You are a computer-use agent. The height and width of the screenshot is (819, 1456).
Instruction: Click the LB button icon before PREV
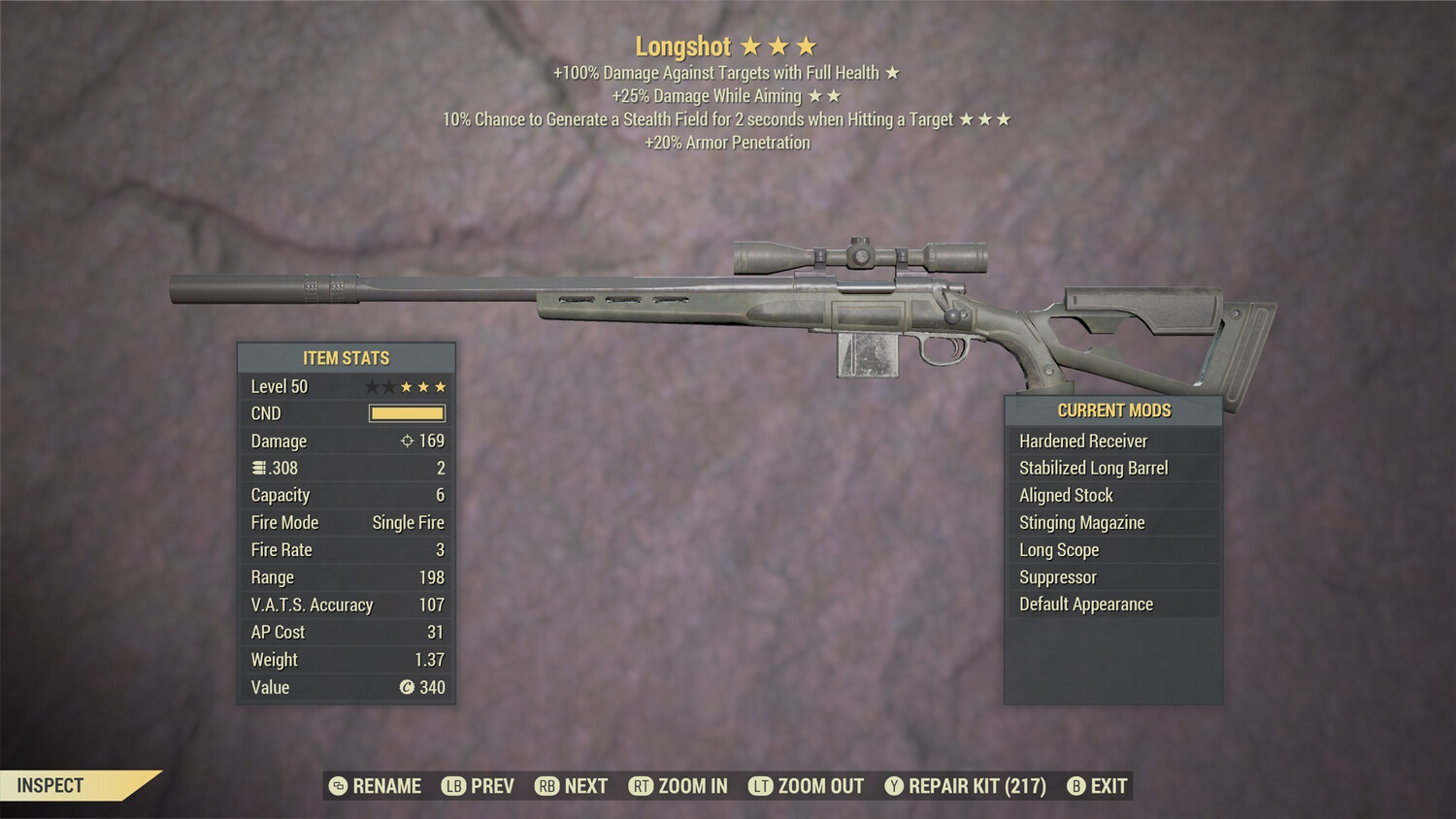point(451,786)
